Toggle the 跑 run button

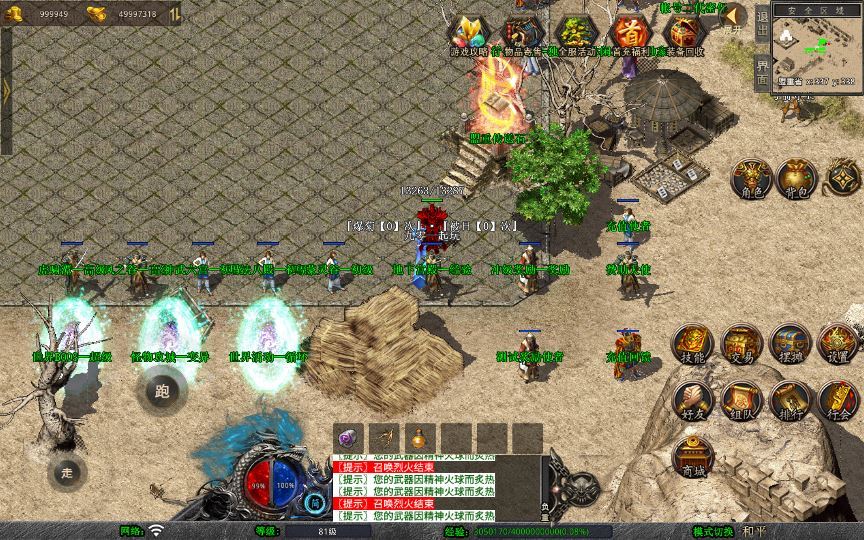[162, 390]
